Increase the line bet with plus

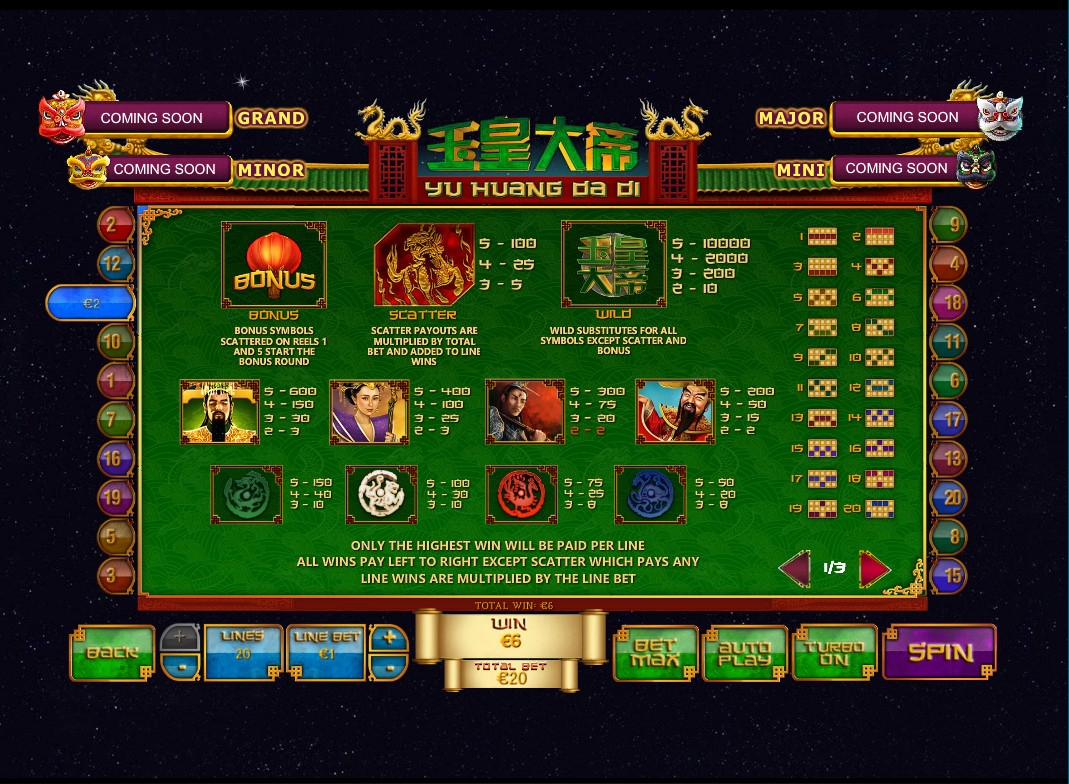[x=388, y=638]
